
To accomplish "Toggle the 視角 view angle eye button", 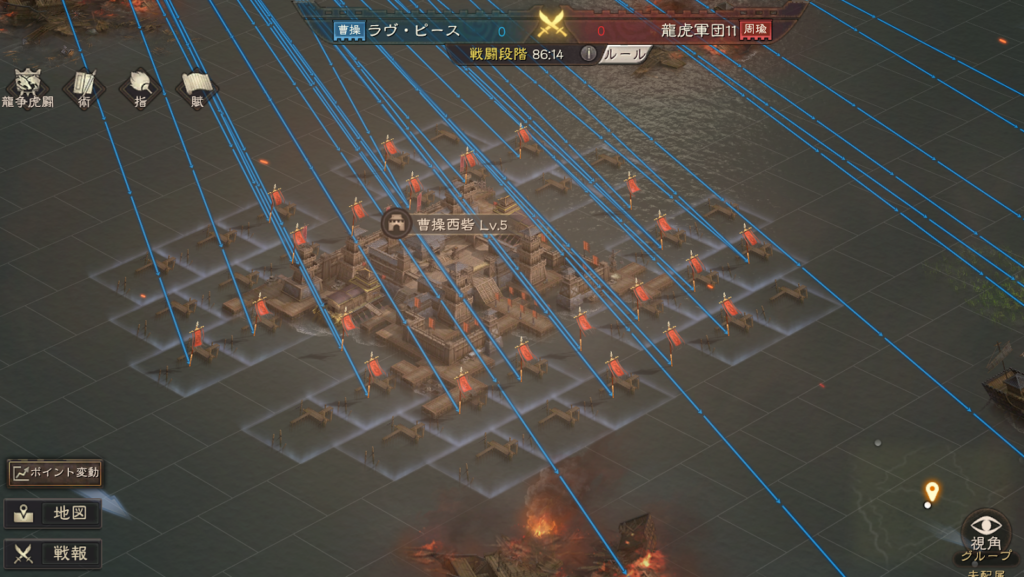I will (x=986, y=527).
